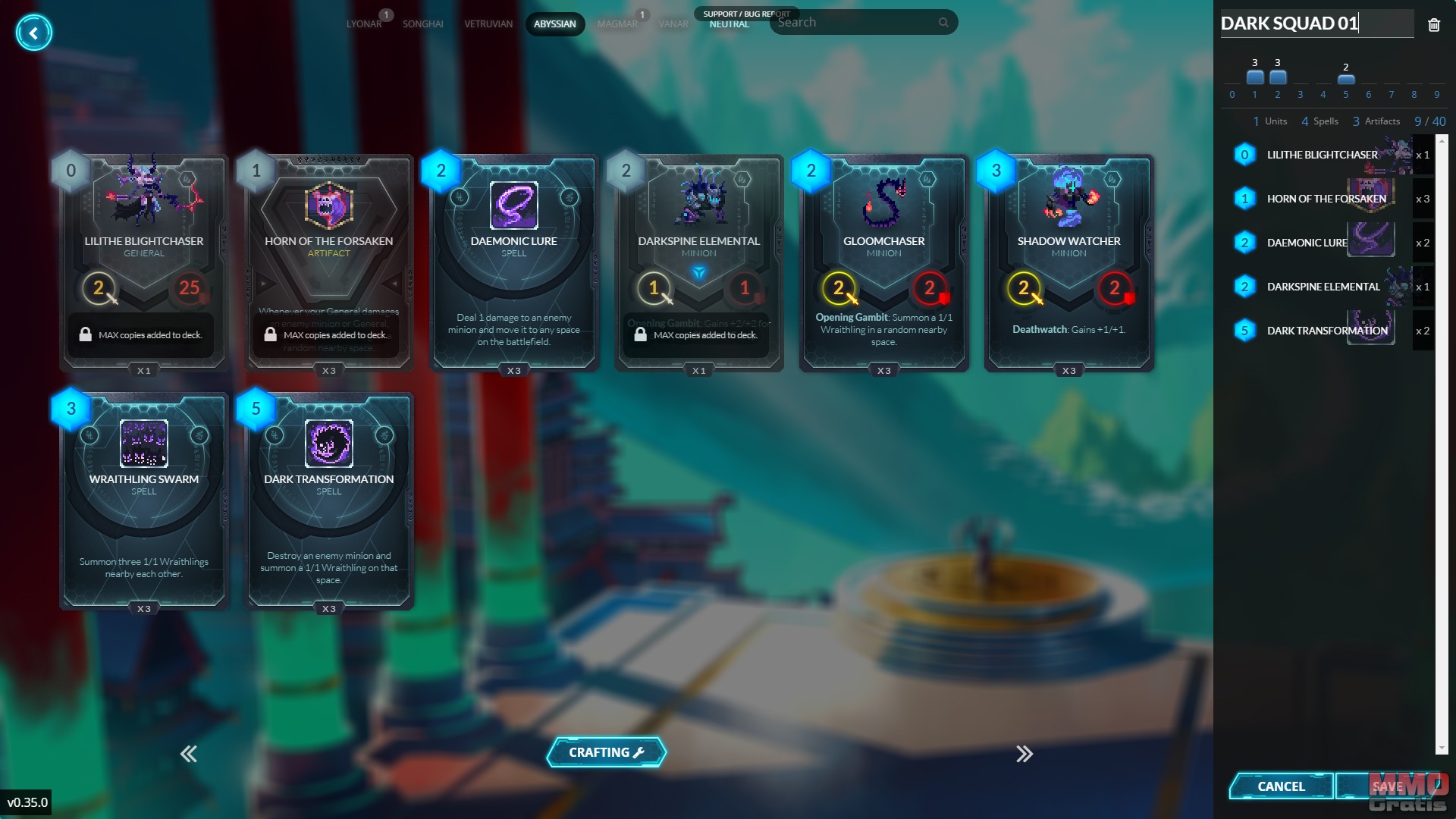Go to the next card page
Image resolution: width=1456 pixels, height=819 pixels.
1025,754
